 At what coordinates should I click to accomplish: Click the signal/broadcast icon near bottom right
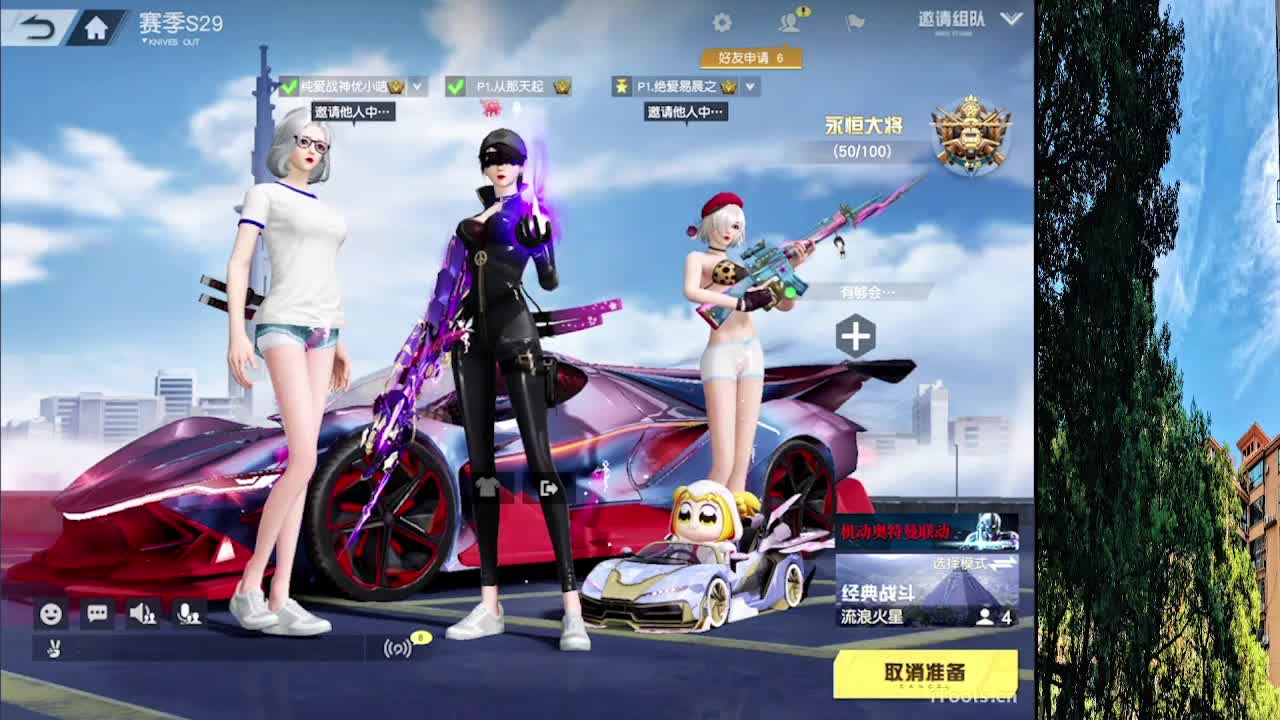[x=398, y=648]
